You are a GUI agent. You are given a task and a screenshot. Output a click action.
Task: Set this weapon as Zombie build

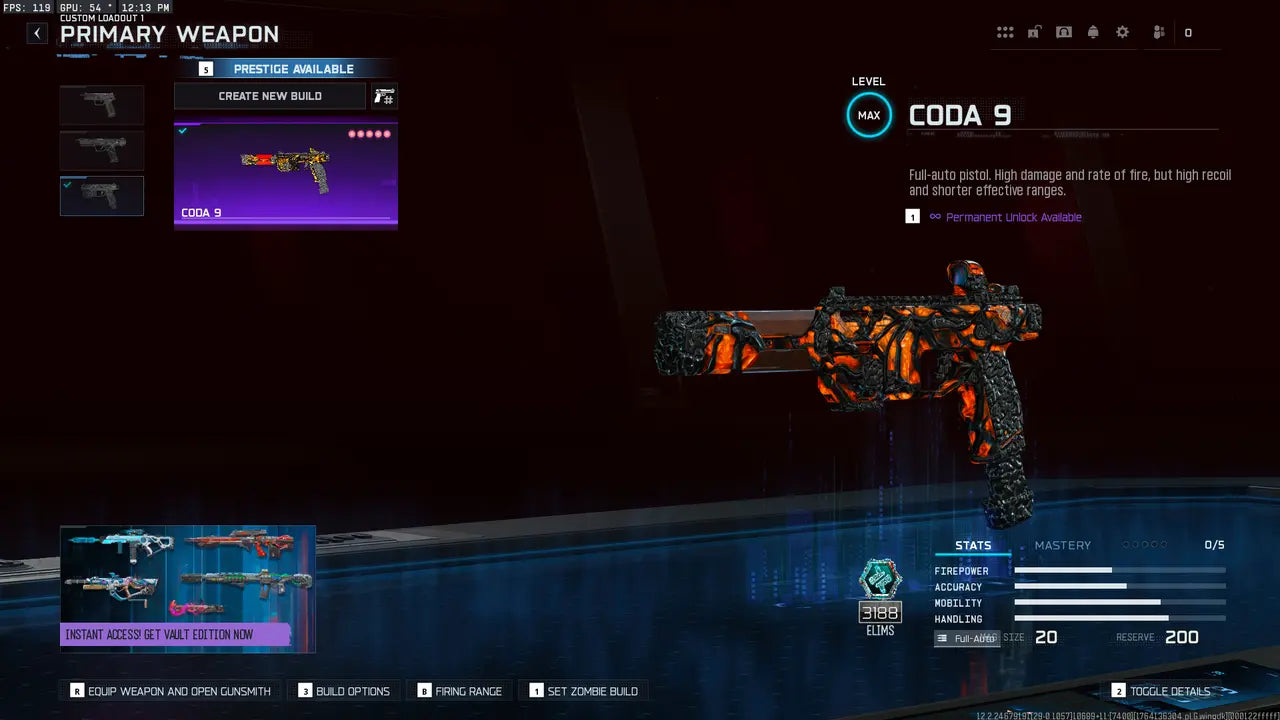[x=583, y=691]
